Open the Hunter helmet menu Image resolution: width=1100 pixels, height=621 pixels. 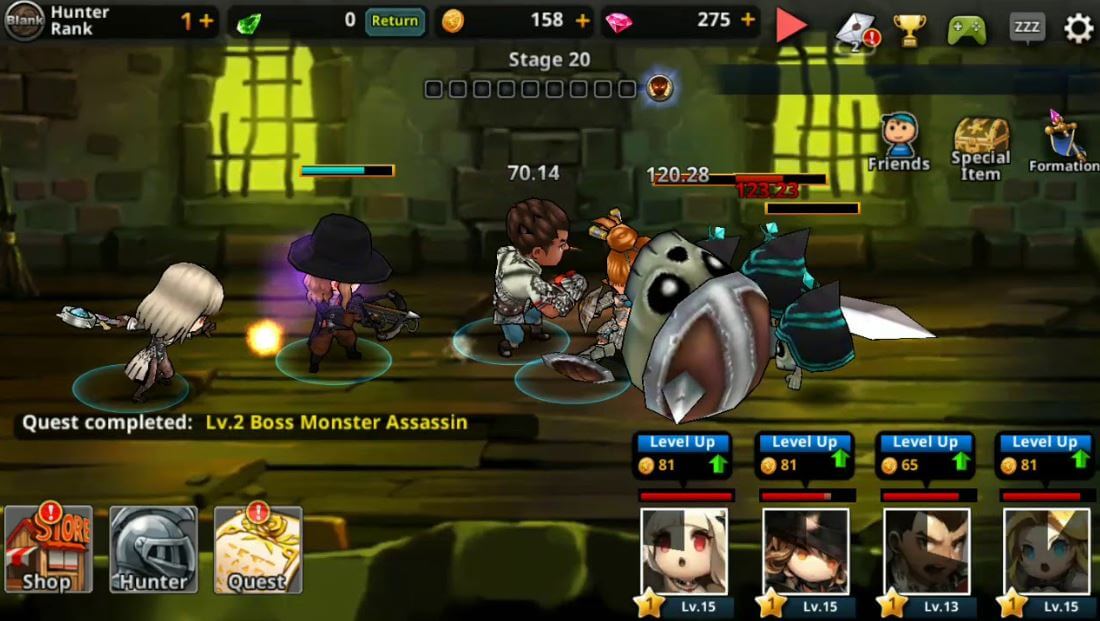pos(153,549)
